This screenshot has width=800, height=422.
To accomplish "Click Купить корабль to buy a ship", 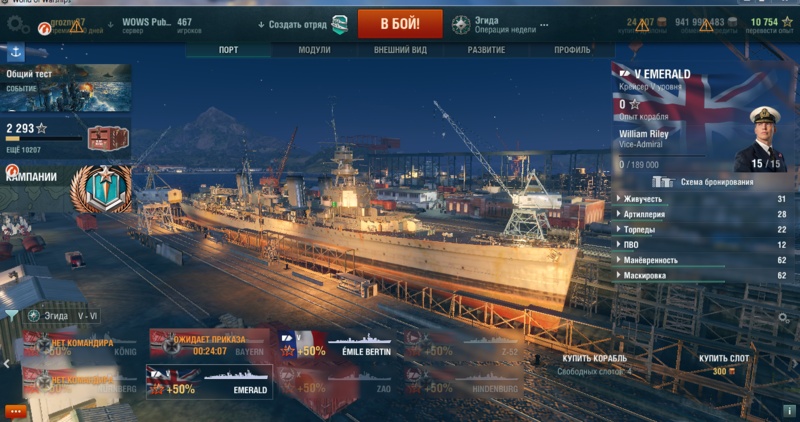I will 594,358.
